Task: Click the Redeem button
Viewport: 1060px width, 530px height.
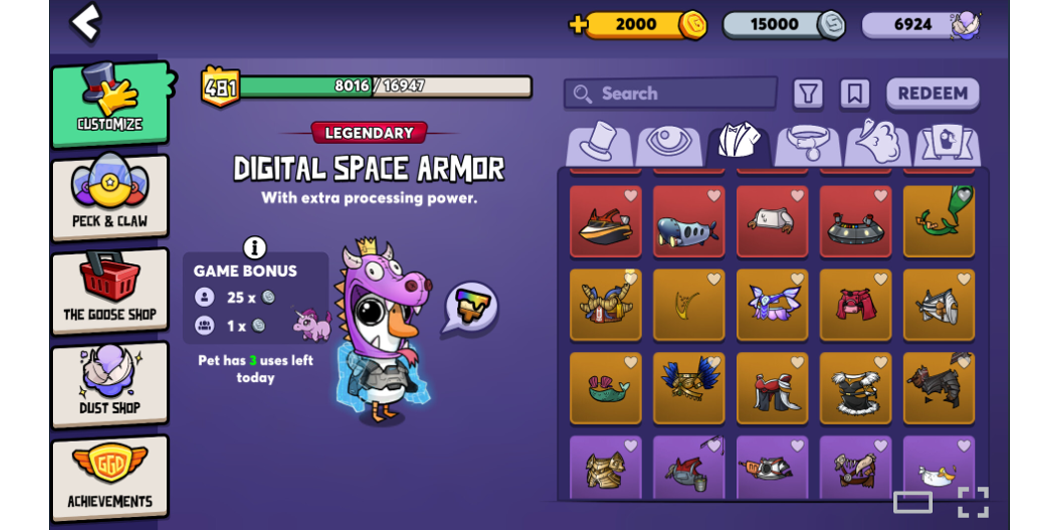Action: pos(932,94)
